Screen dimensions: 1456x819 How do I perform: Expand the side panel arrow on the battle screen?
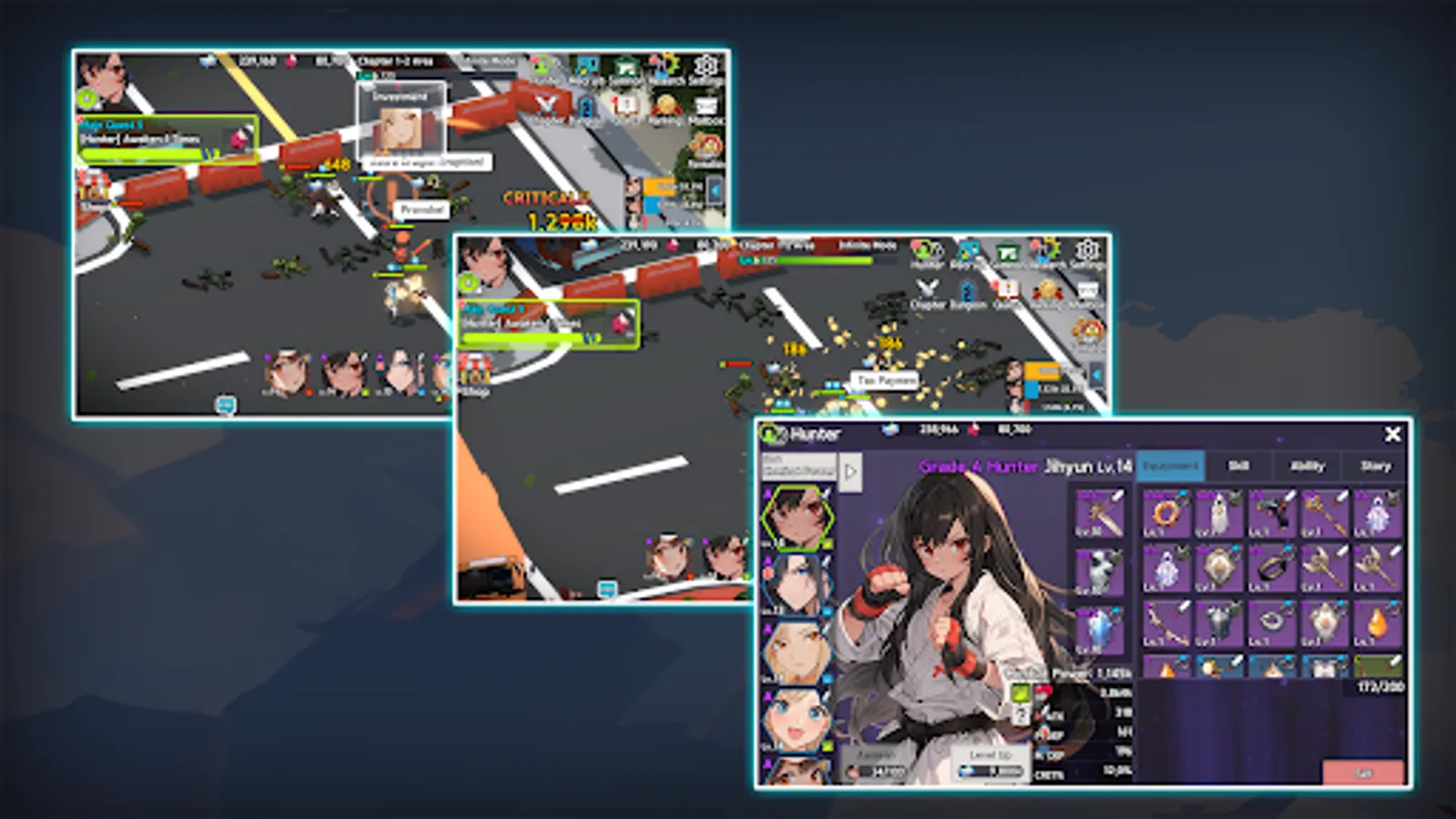coord(1097,375)
